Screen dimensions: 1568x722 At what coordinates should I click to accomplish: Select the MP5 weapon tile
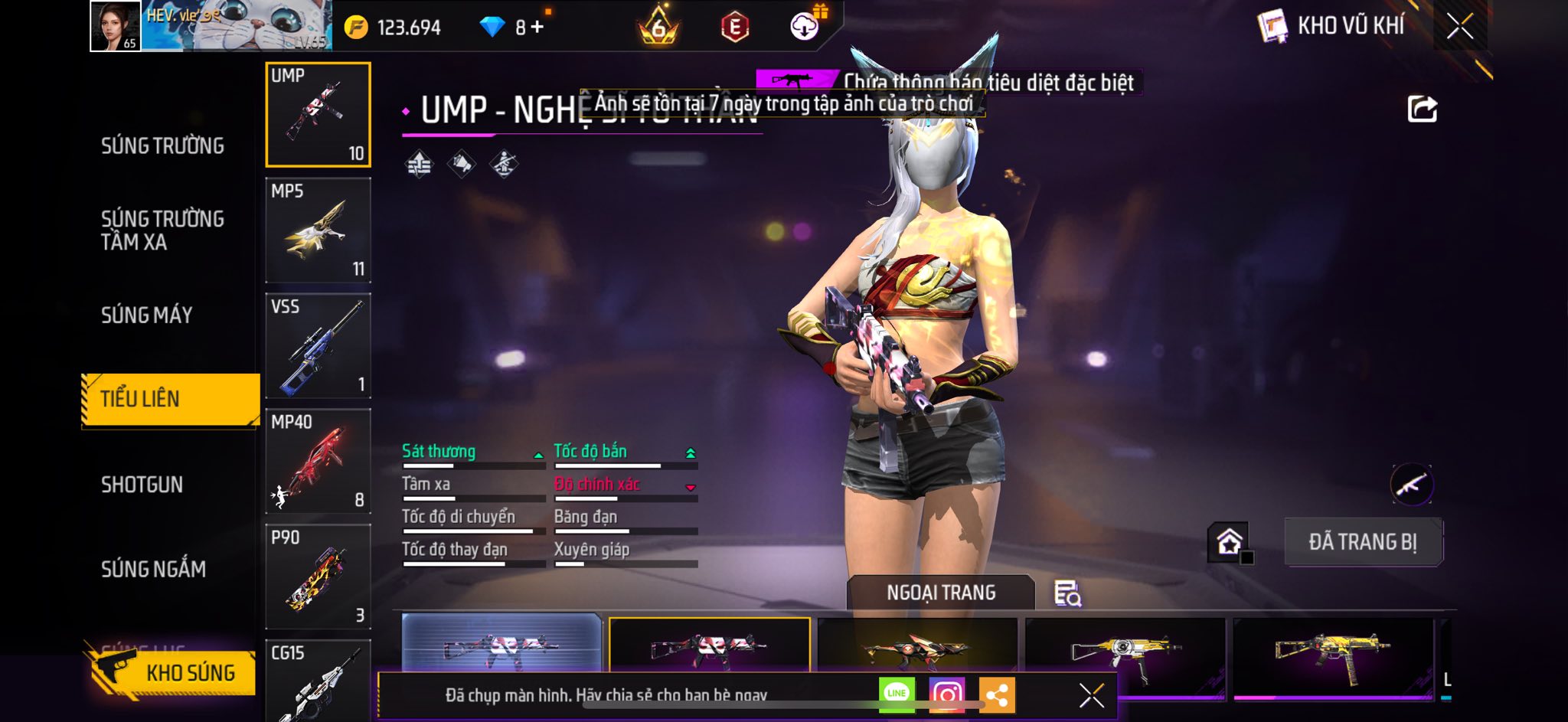coord(318,230)
